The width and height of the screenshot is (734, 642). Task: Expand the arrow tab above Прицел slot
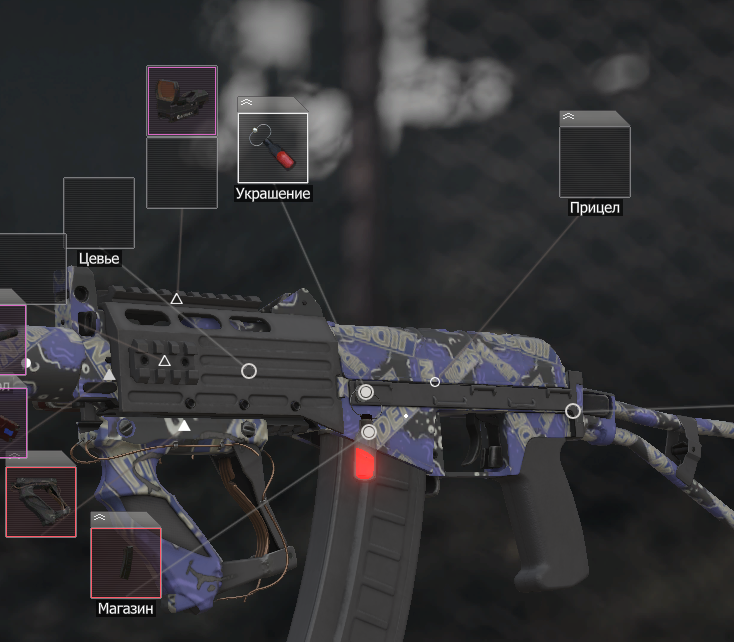[569, 117]
